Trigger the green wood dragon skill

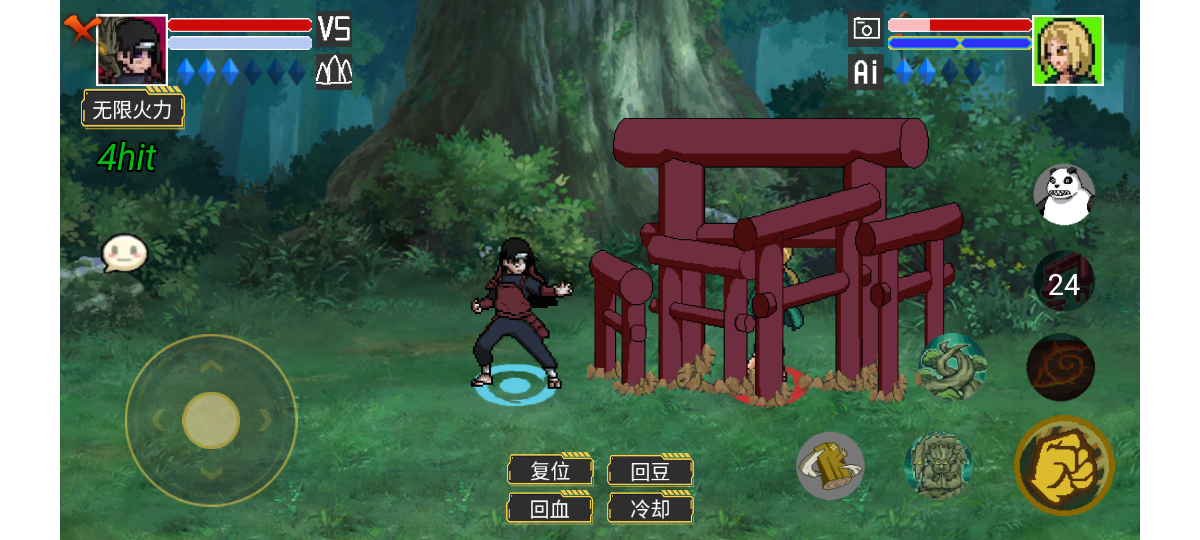pos(952,367)
